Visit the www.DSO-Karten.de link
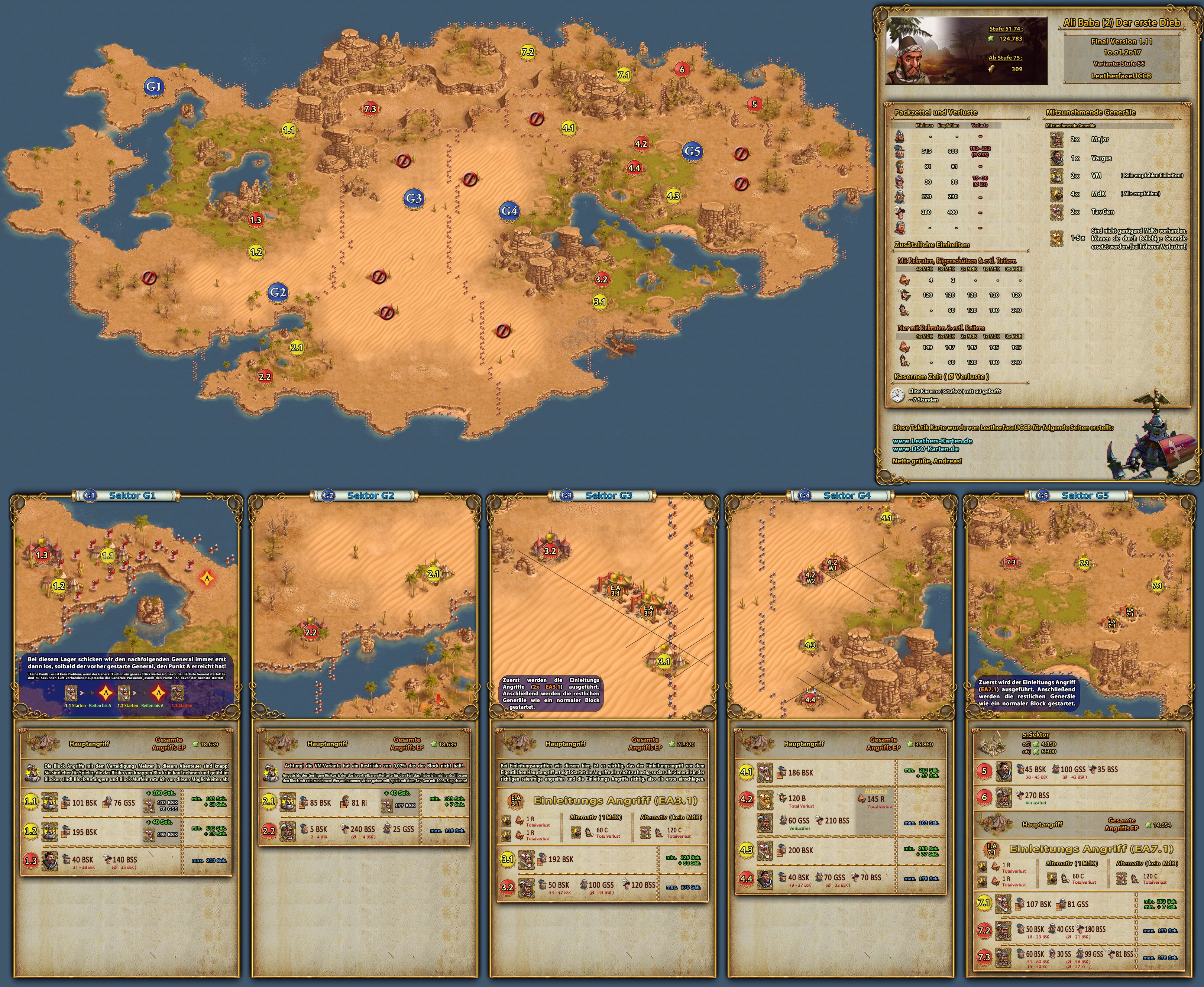1204x987 pixels. point(925,449)
